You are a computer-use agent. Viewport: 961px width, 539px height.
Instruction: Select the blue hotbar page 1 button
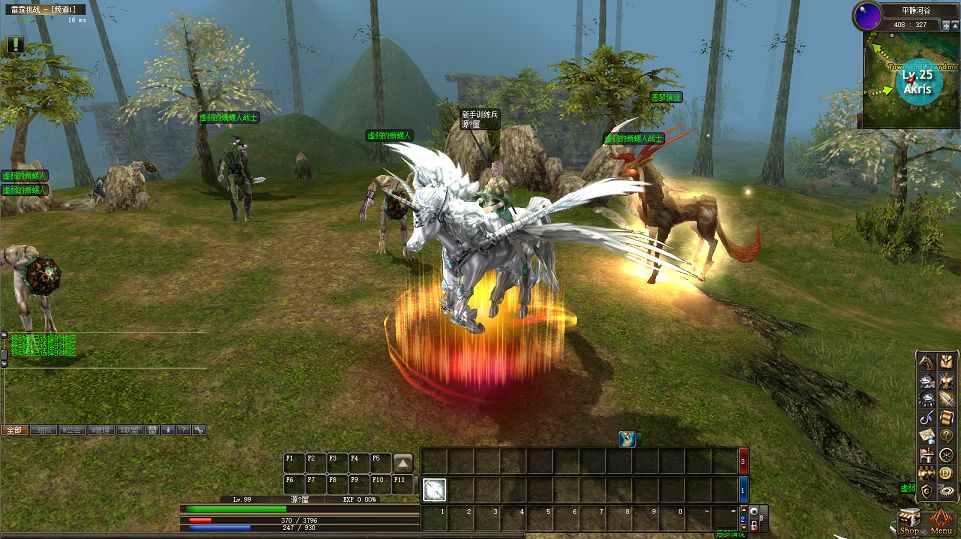(x=743, y=490)
